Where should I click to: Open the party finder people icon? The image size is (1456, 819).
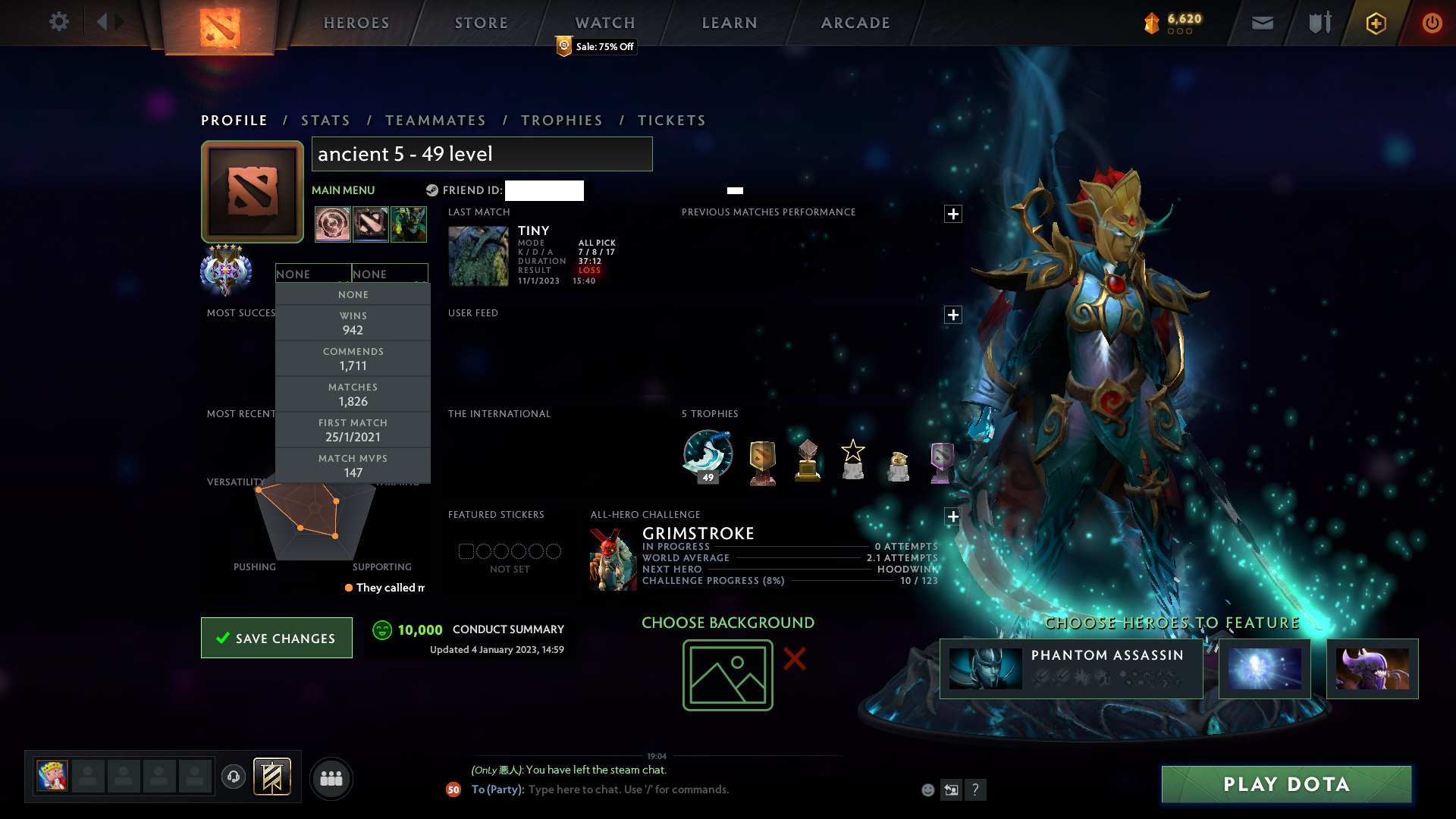tap(331, 778)
